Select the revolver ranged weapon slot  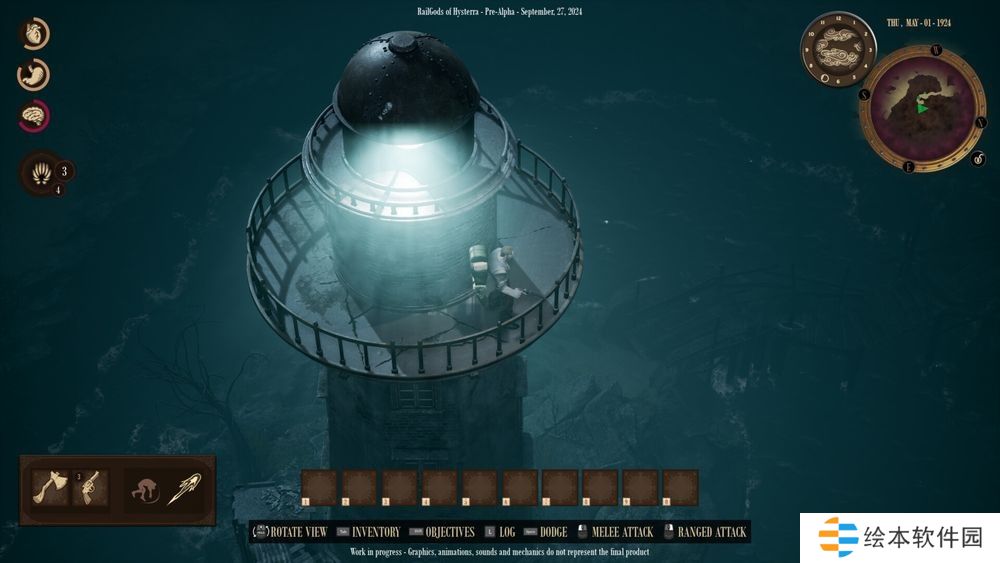pyautogui.click(x=90, y=487)
